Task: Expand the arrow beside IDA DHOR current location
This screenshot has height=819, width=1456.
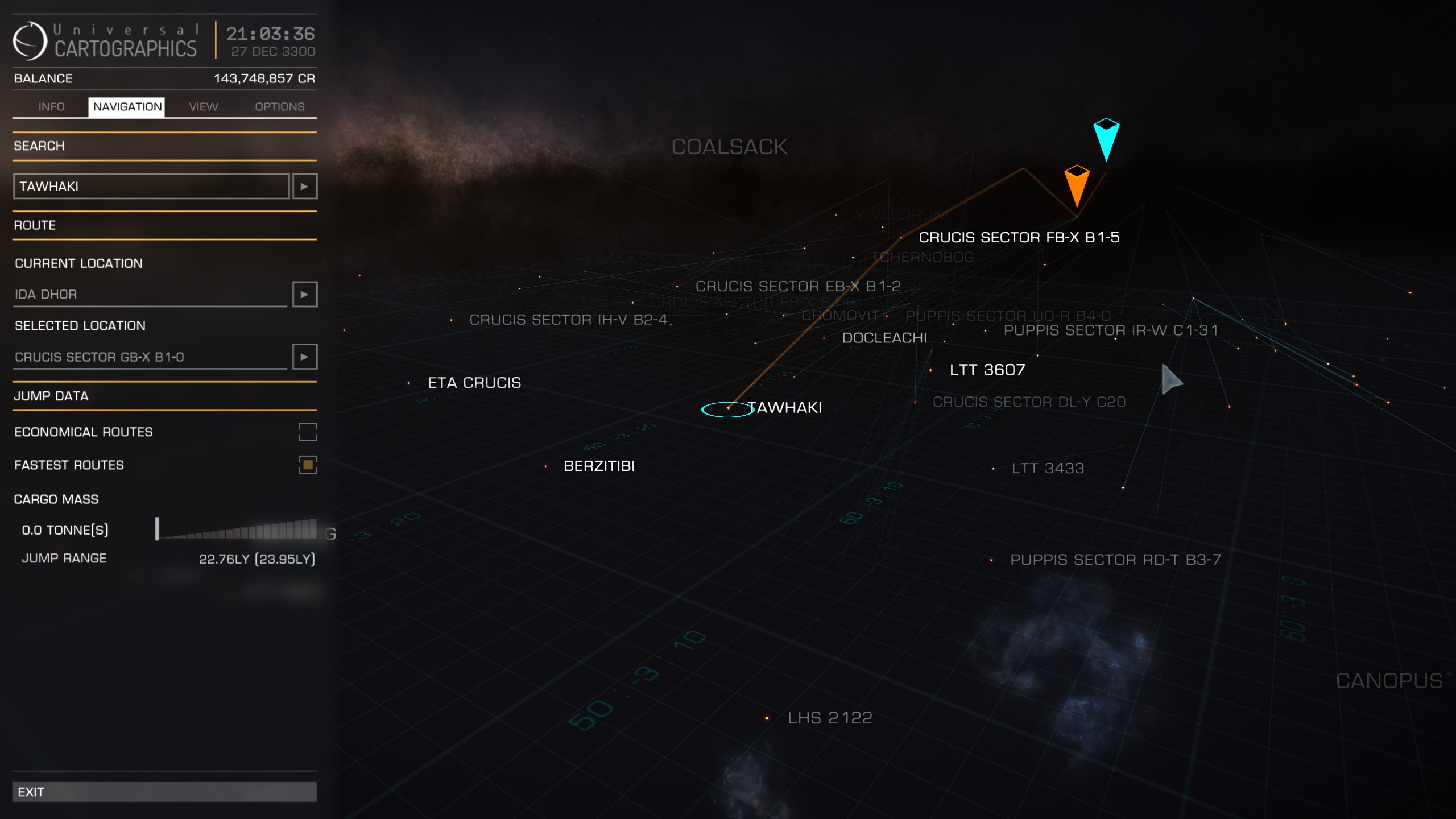Action: click(305, 295)
